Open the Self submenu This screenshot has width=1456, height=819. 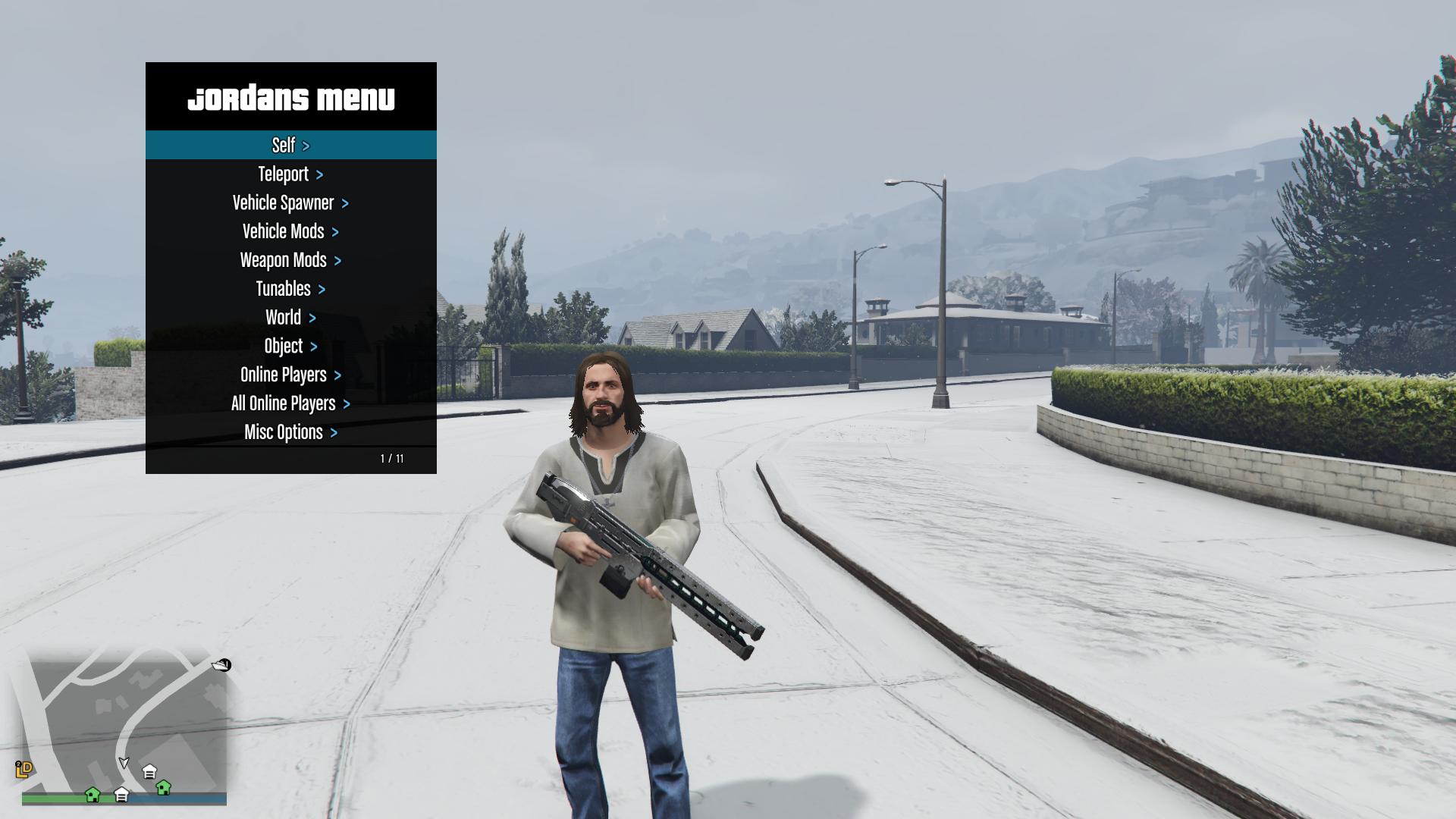[290, 145]
